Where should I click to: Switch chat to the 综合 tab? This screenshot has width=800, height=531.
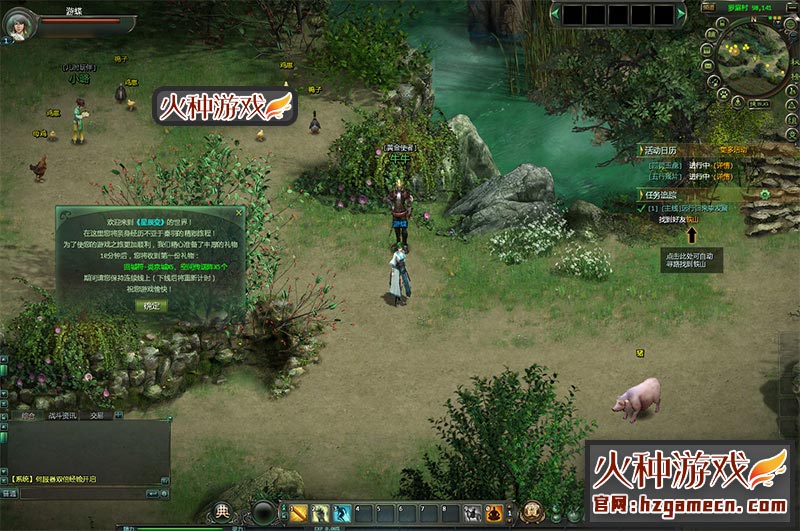pyautogui.click(x=28, y=414)
